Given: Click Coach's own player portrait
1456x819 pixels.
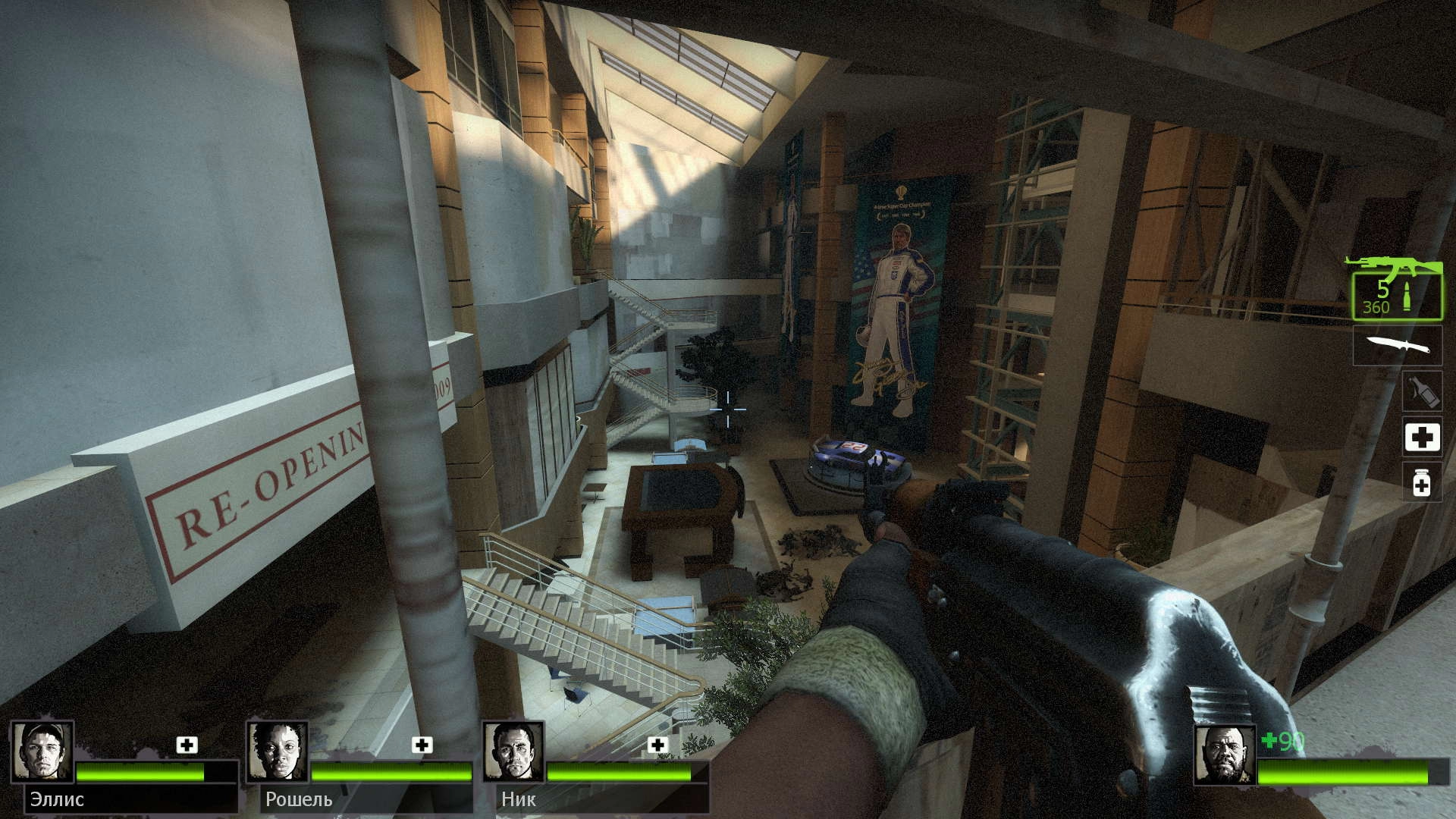Looking at the screenshot, I should click(x=1225, y=755).
